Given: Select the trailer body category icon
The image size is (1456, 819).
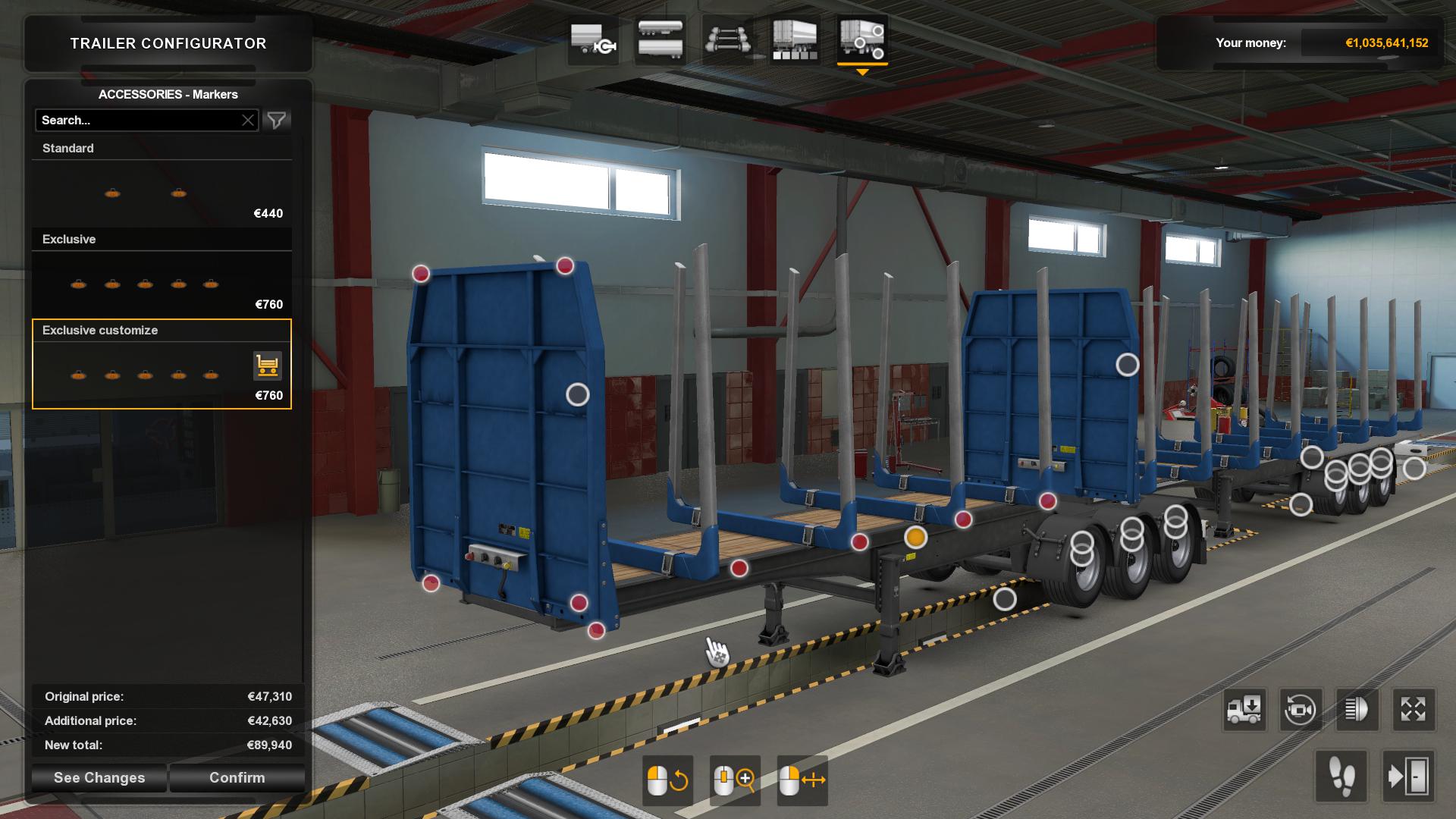Looking at the screenshot, I should pos(659,43).
